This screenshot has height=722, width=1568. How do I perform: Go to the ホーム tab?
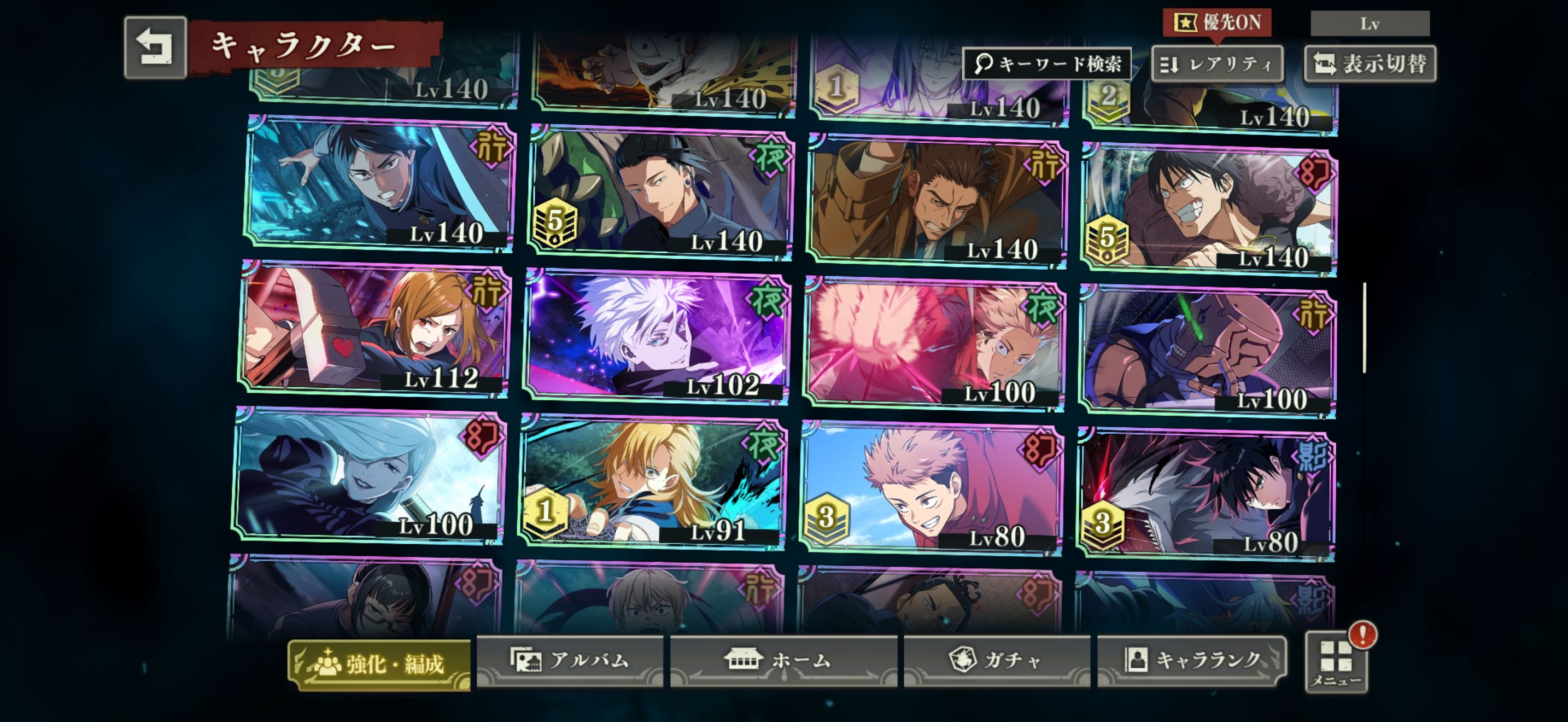(783, 661)
